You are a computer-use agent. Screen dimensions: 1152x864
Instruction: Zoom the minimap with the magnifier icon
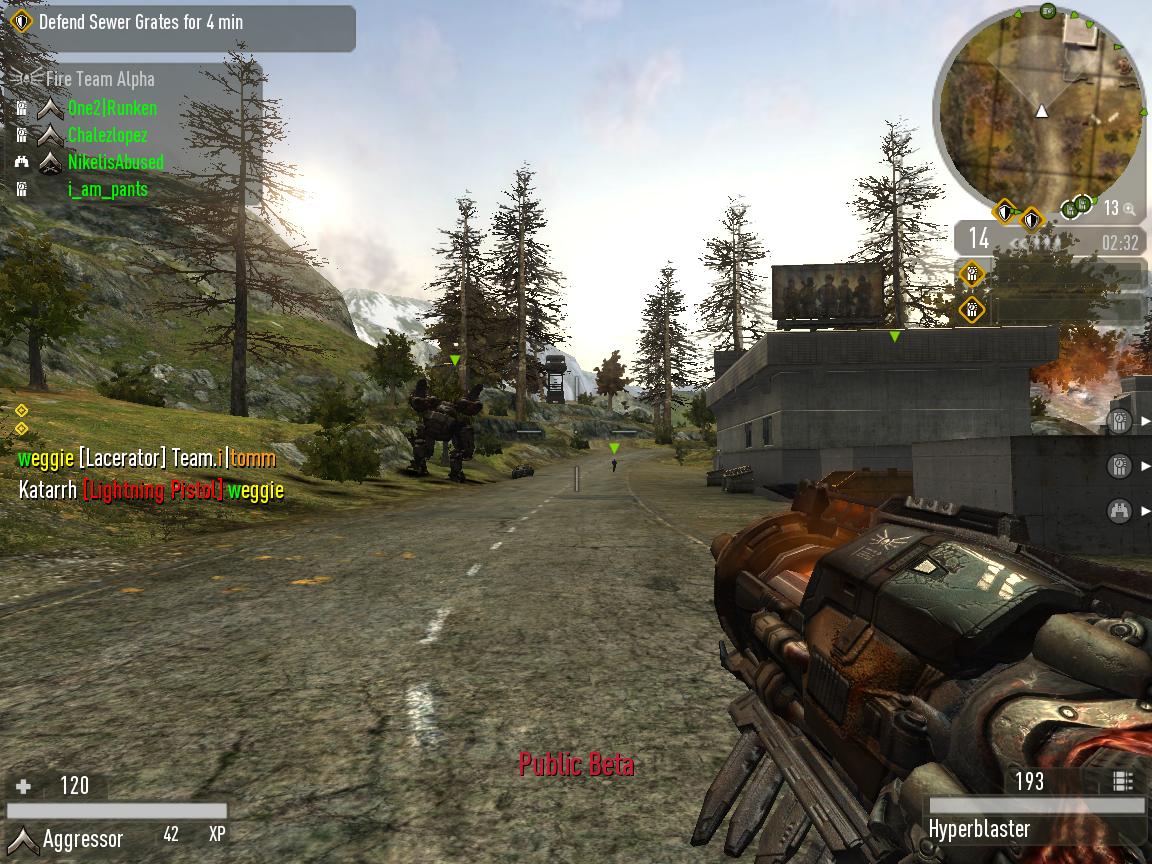[1129, 209]
